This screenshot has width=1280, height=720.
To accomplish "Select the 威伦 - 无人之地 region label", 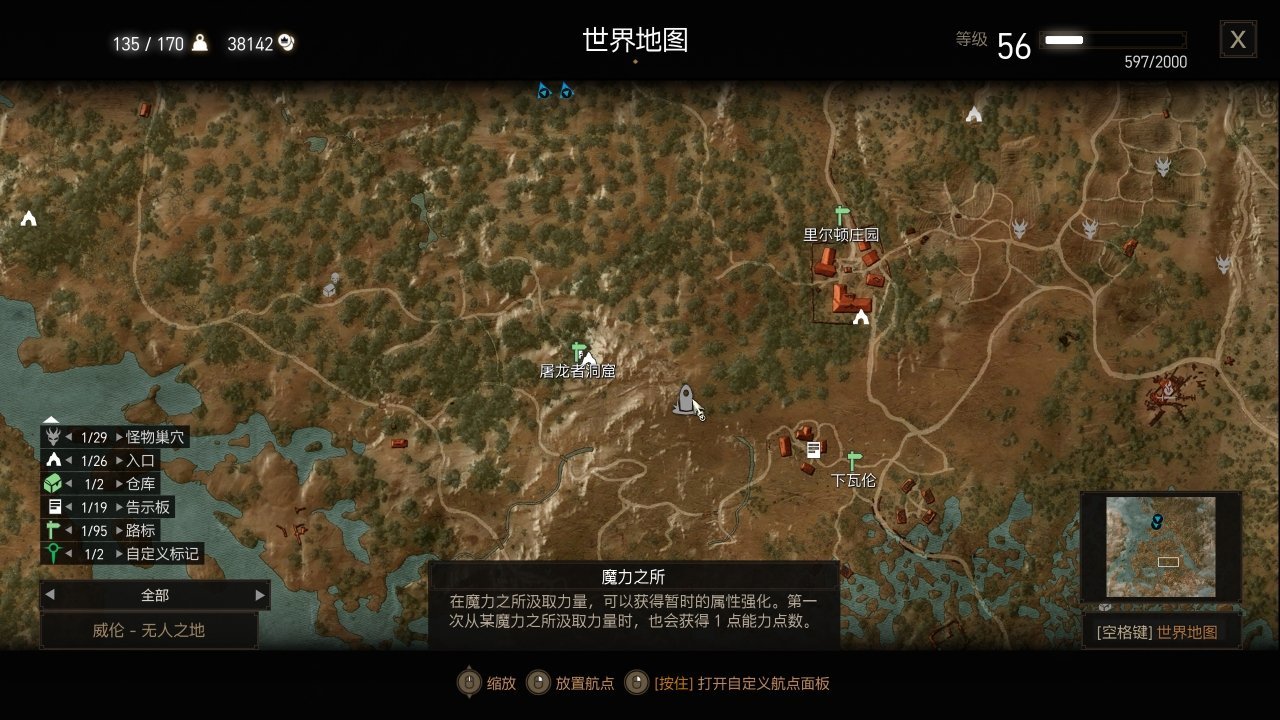I will coord(148,630).
